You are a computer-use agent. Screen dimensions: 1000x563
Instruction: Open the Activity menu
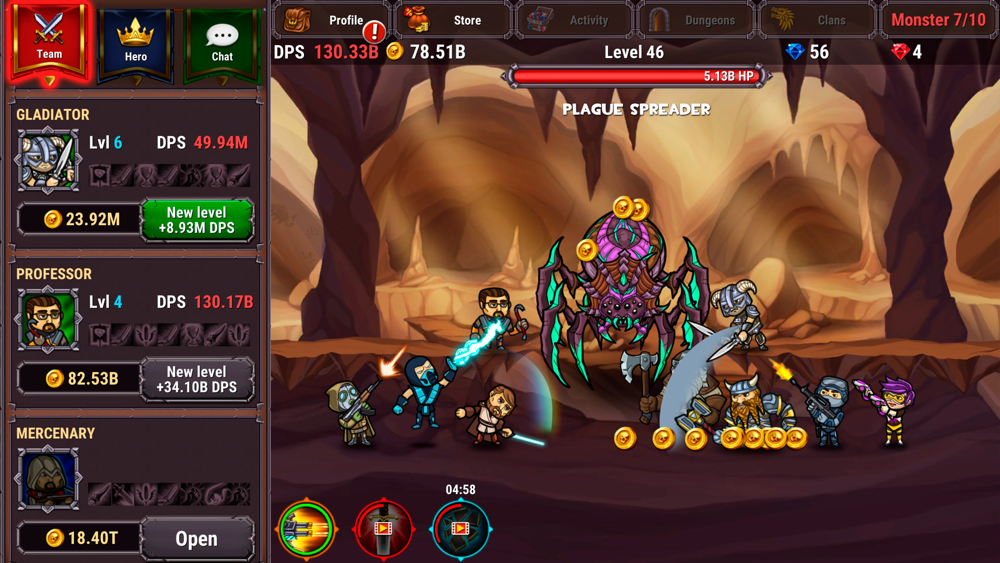[574, 19]
